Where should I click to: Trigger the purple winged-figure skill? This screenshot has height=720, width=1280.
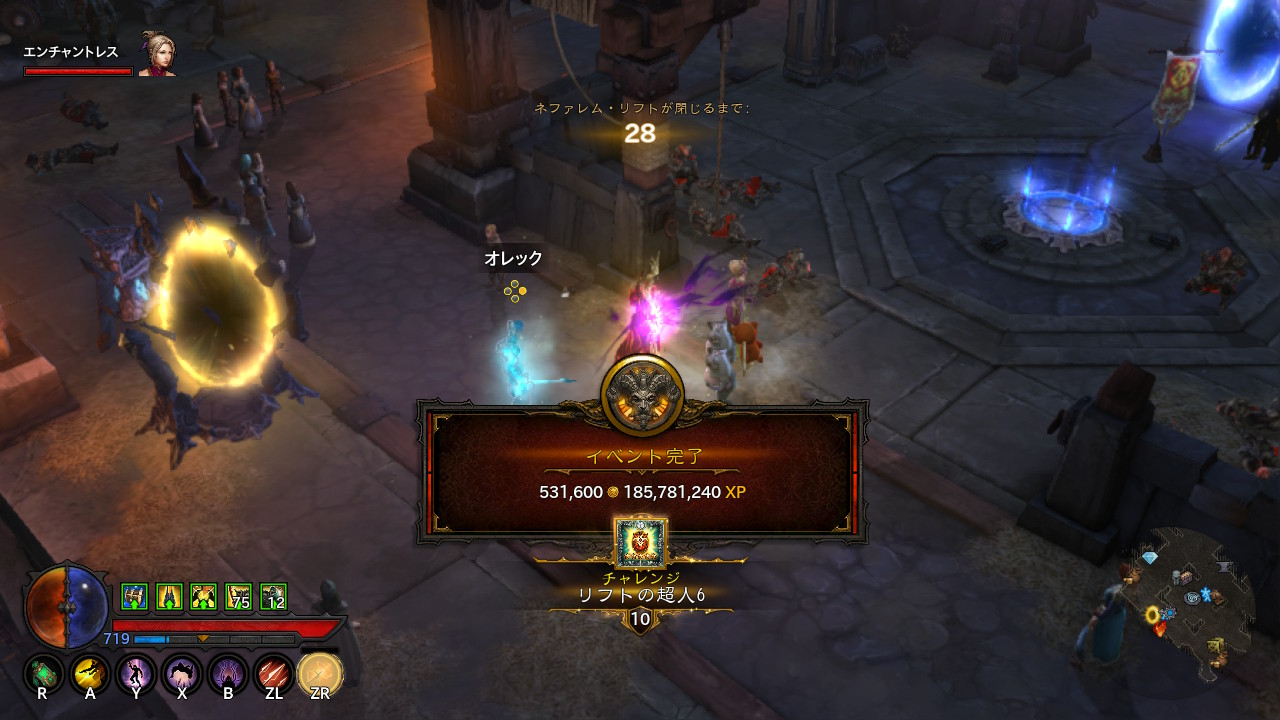(x=228, y=674)
